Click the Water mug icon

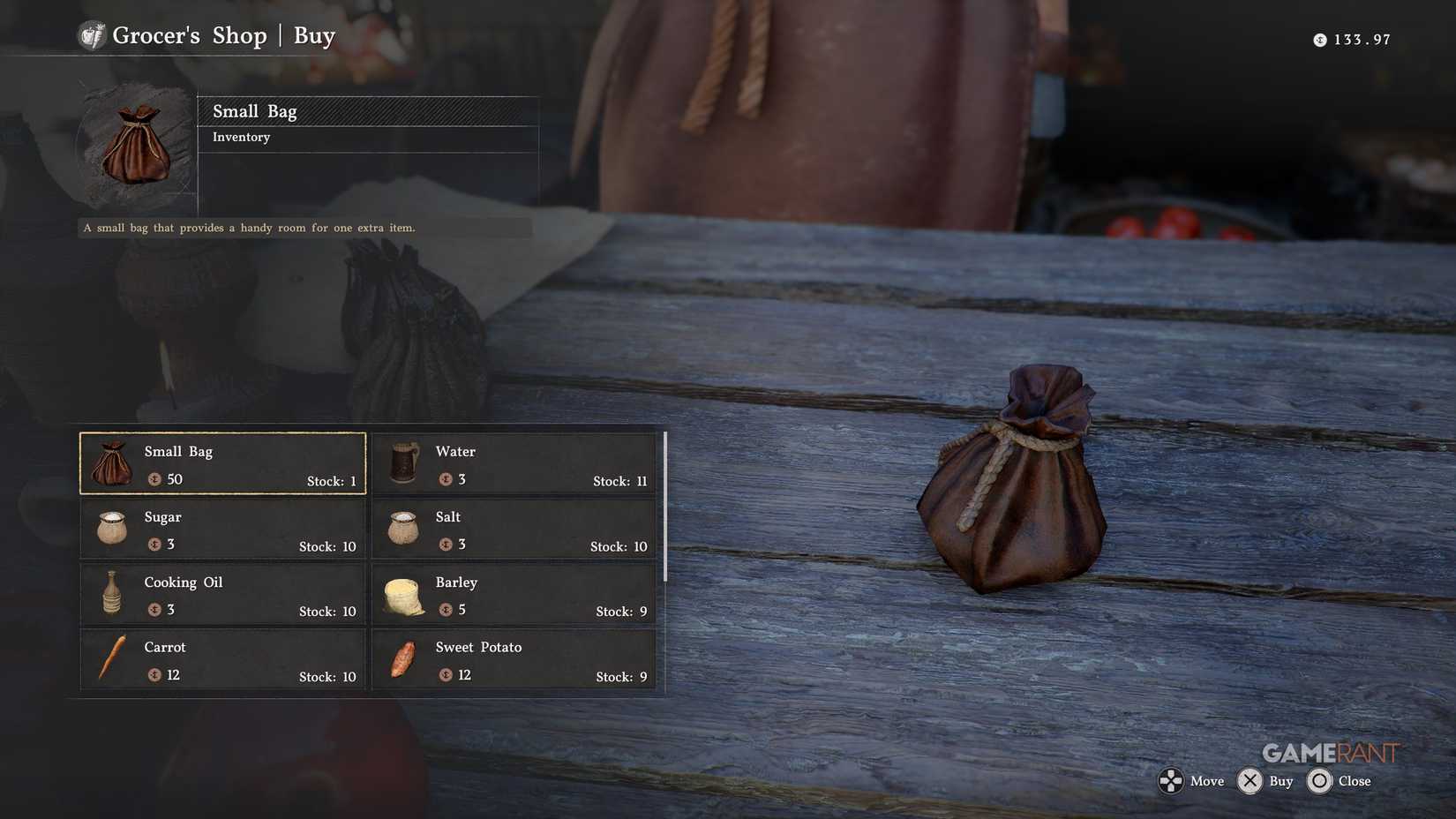click(402, 462)
